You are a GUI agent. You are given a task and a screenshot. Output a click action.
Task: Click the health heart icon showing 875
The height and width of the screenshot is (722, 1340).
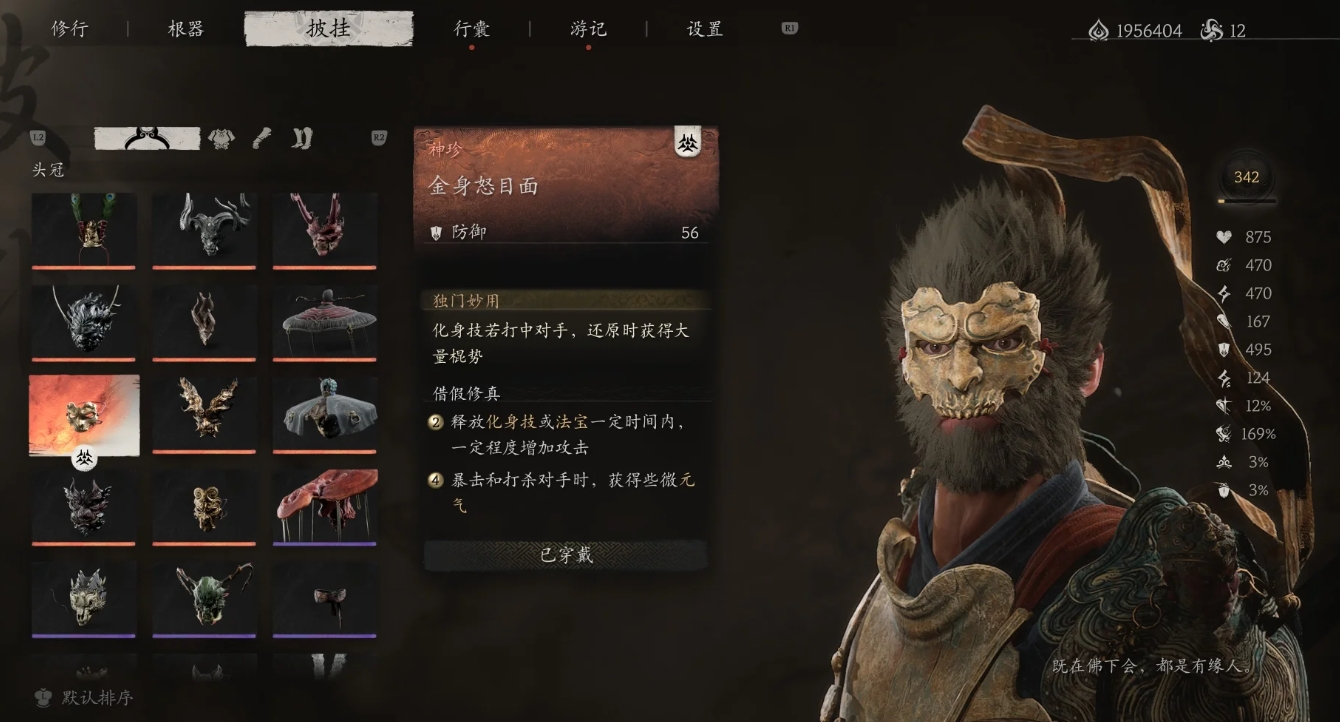click(x=1223, y=237)
